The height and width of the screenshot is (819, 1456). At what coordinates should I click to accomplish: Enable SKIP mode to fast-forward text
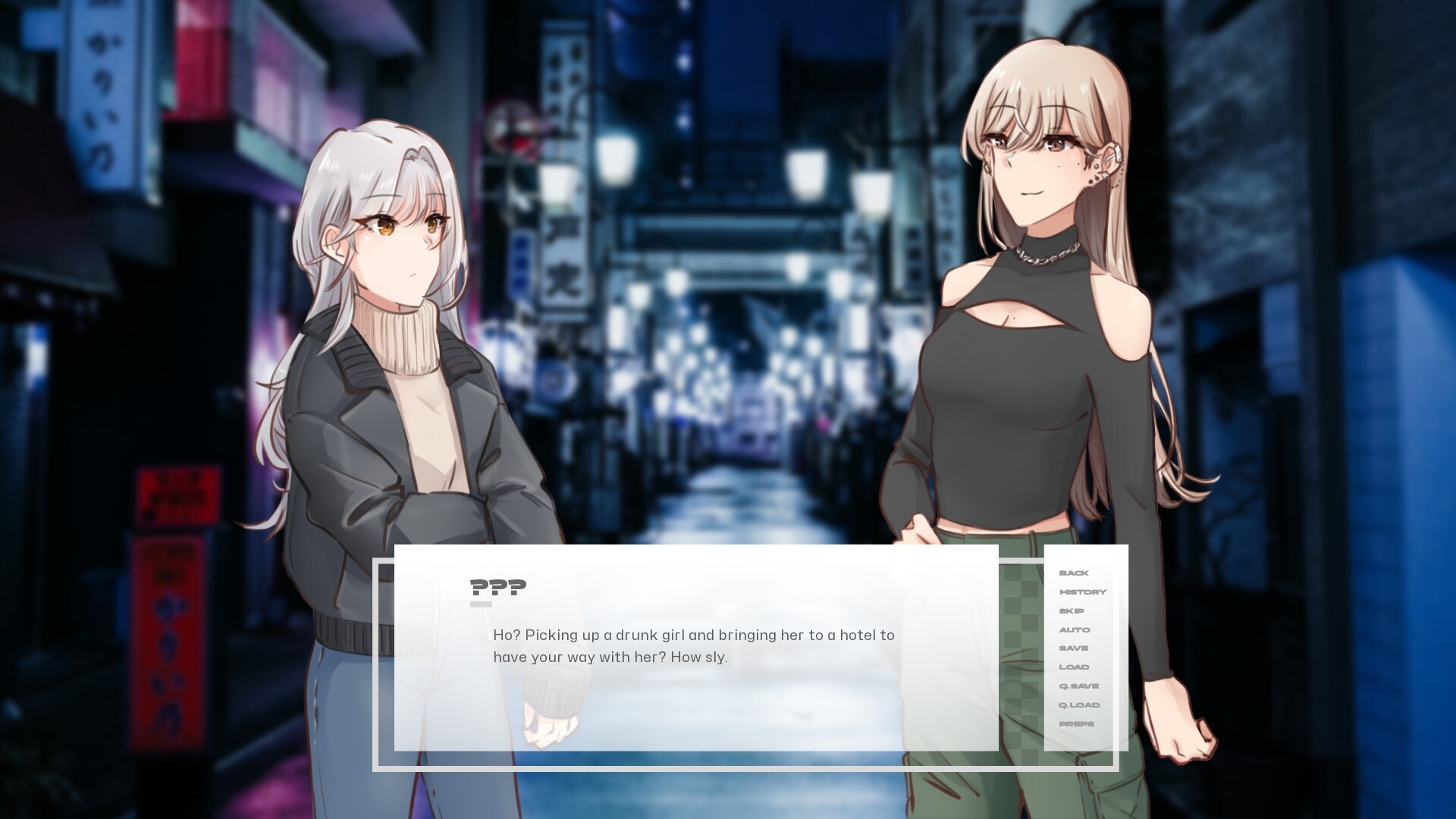coord(1071,610)
